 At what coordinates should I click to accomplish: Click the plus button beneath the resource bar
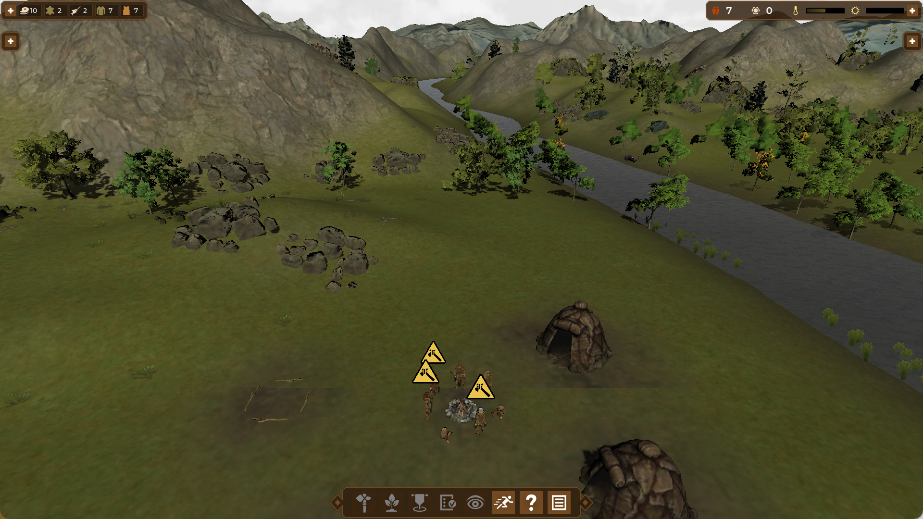click(10, 41)
